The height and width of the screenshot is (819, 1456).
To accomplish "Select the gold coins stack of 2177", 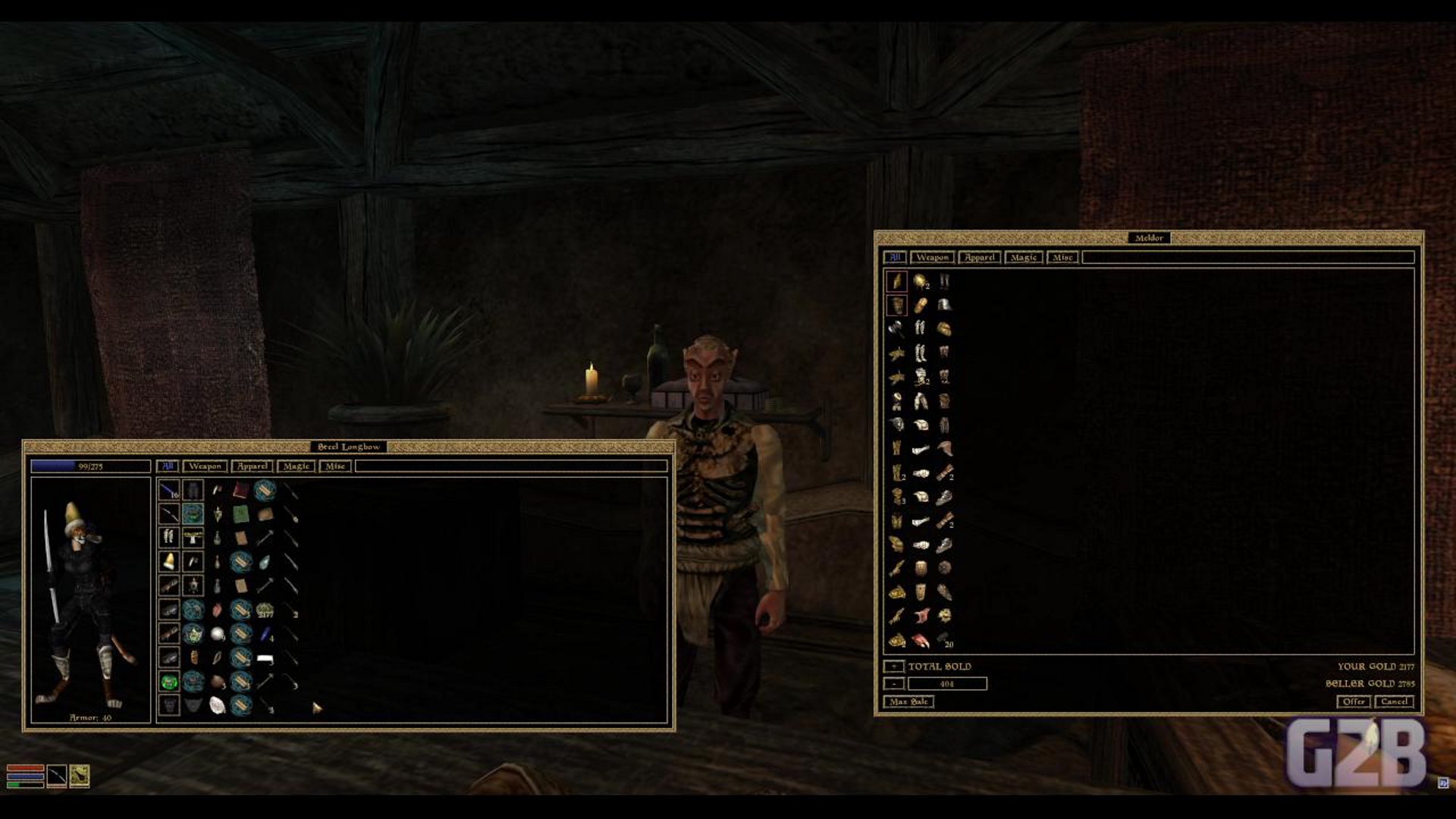I will pos(265,610).
